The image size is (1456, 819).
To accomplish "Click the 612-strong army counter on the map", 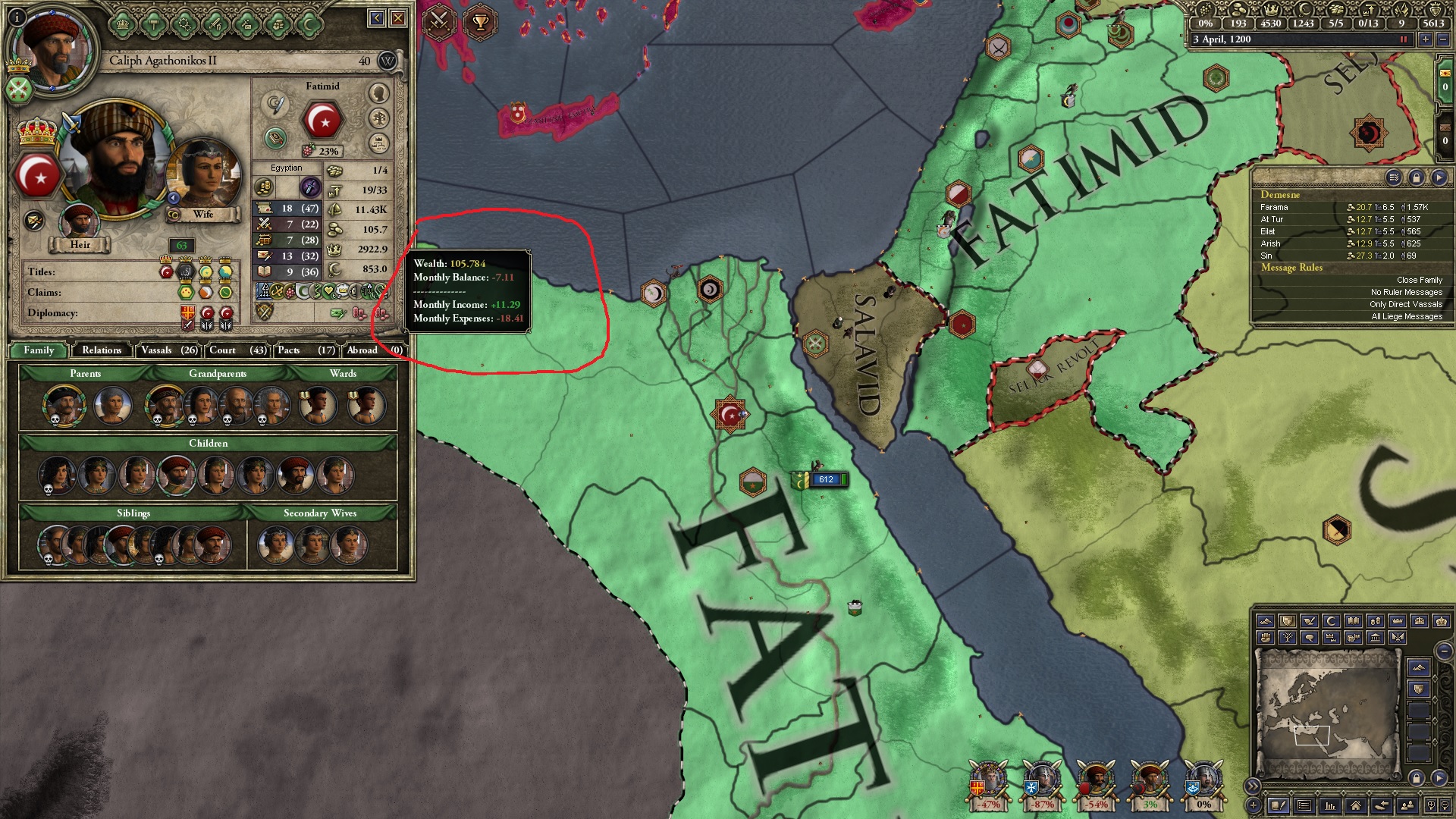I will click(826, 479).
